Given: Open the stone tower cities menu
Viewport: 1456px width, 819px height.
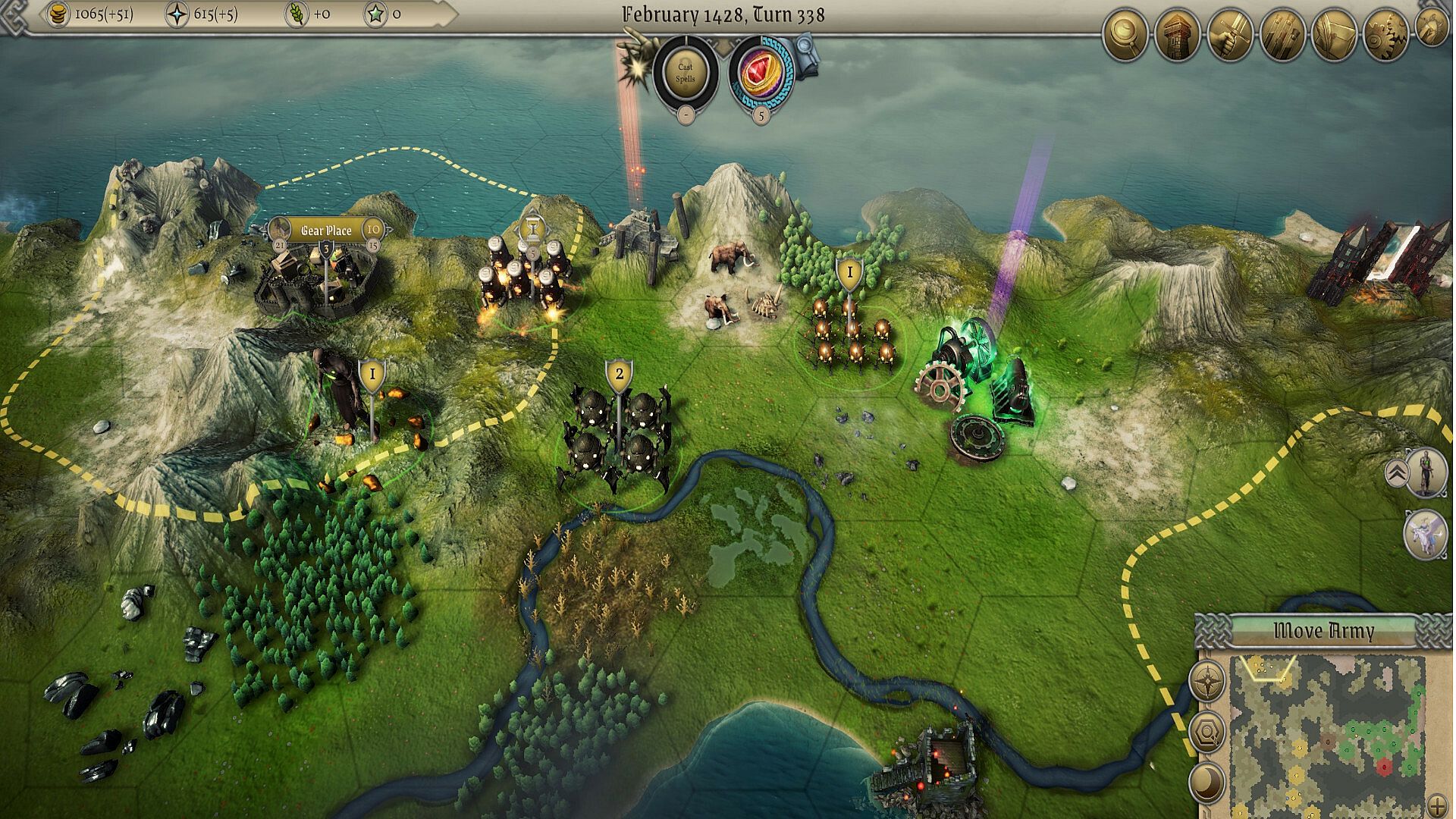Looking at the screenshot, I should 1177,35.
